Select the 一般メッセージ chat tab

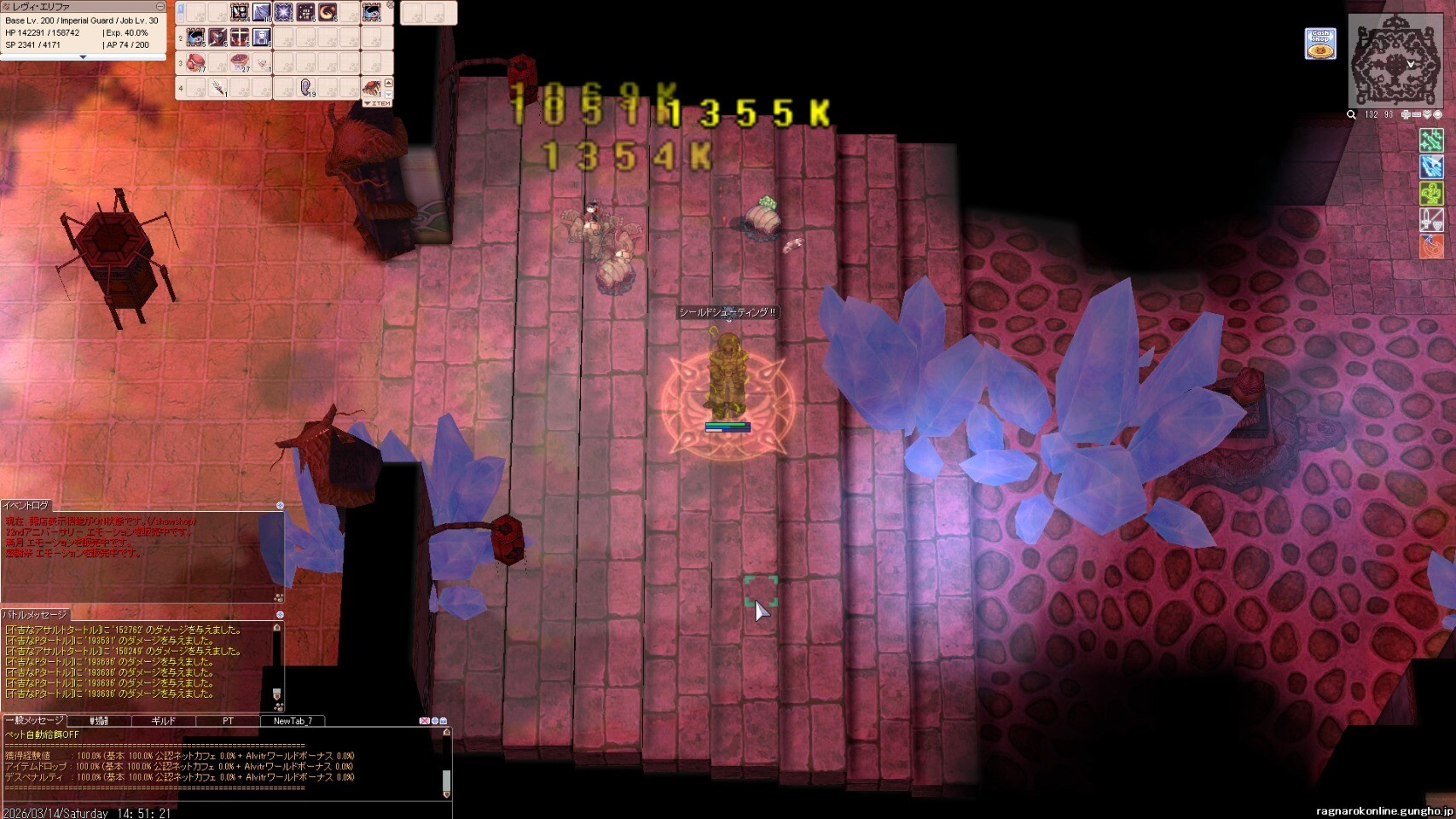(x=34, y=721)
